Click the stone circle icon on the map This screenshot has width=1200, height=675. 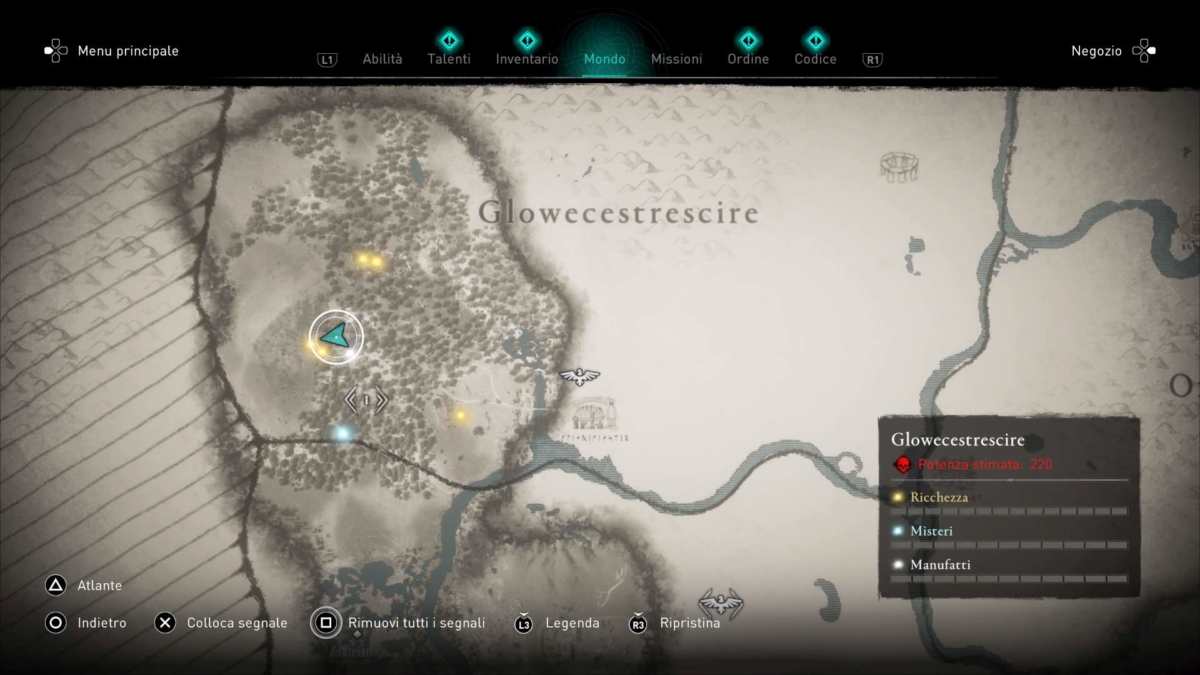pyautogui.click(x=899, y=166)
